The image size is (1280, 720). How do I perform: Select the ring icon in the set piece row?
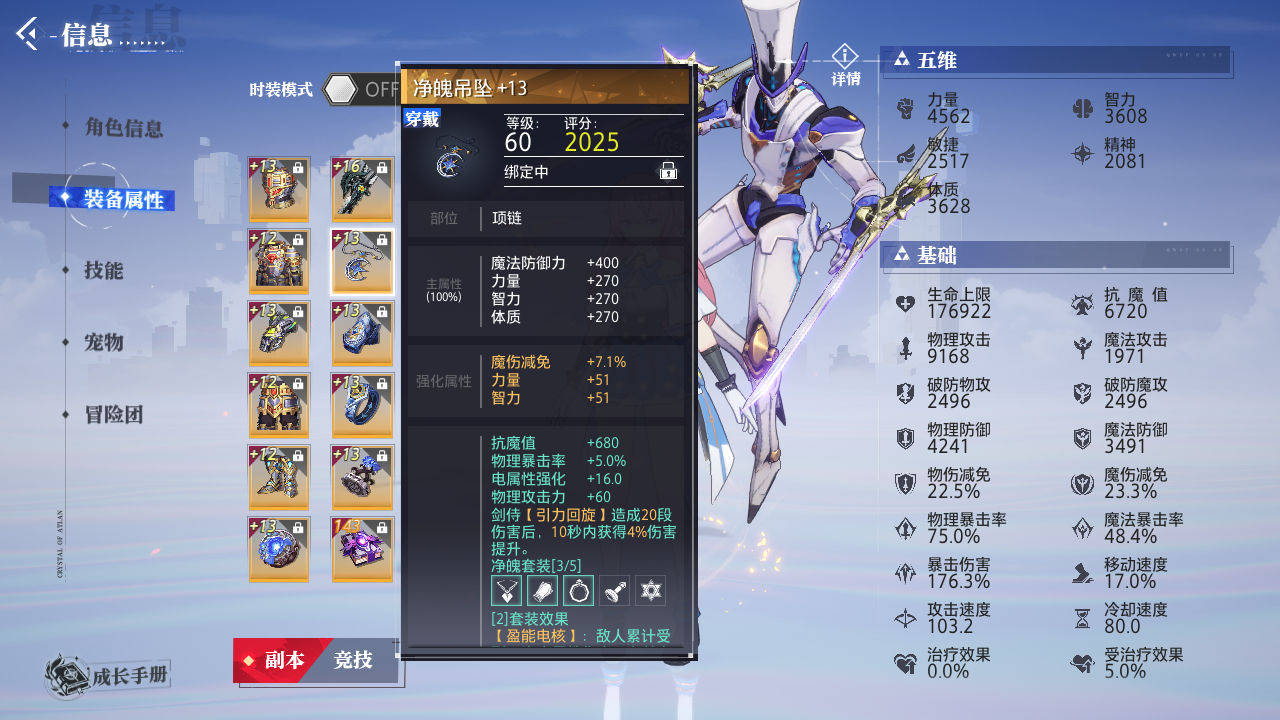tap(579, 590)
